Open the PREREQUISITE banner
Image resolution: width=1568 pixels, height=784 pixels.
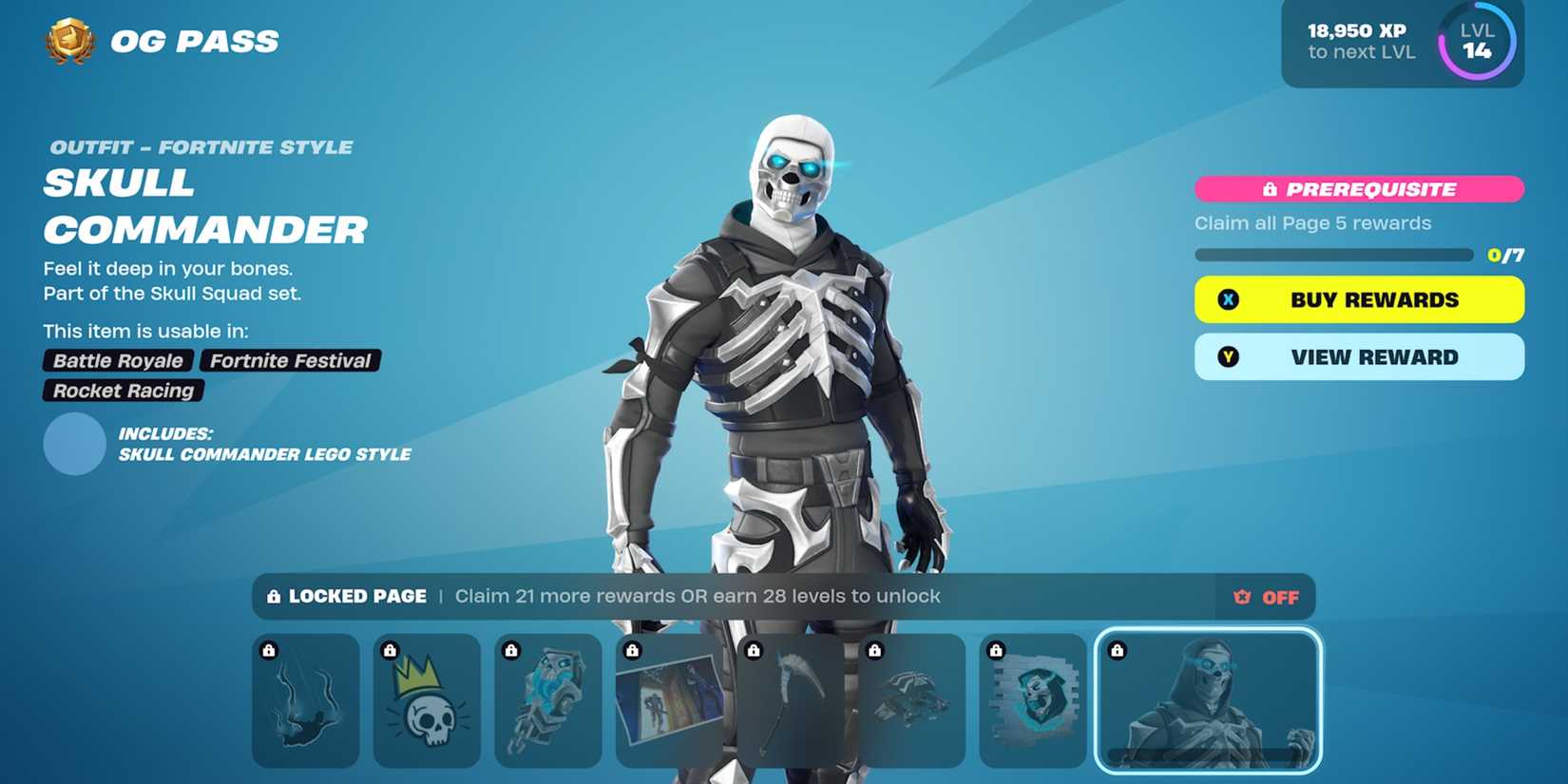tap(1358, 188)
